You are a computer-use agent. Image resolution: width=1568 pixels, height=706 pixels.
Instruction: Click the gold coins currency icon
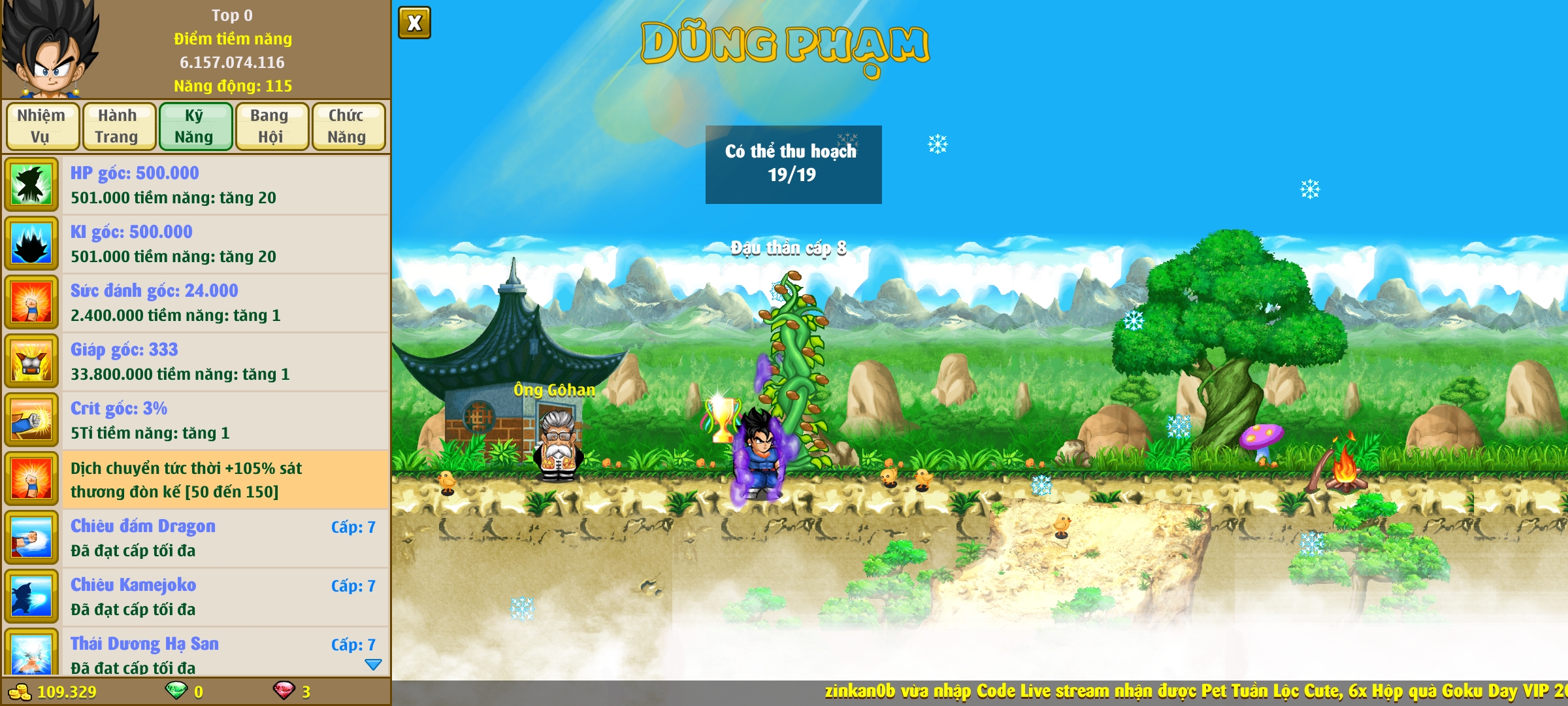pos(20,692)
